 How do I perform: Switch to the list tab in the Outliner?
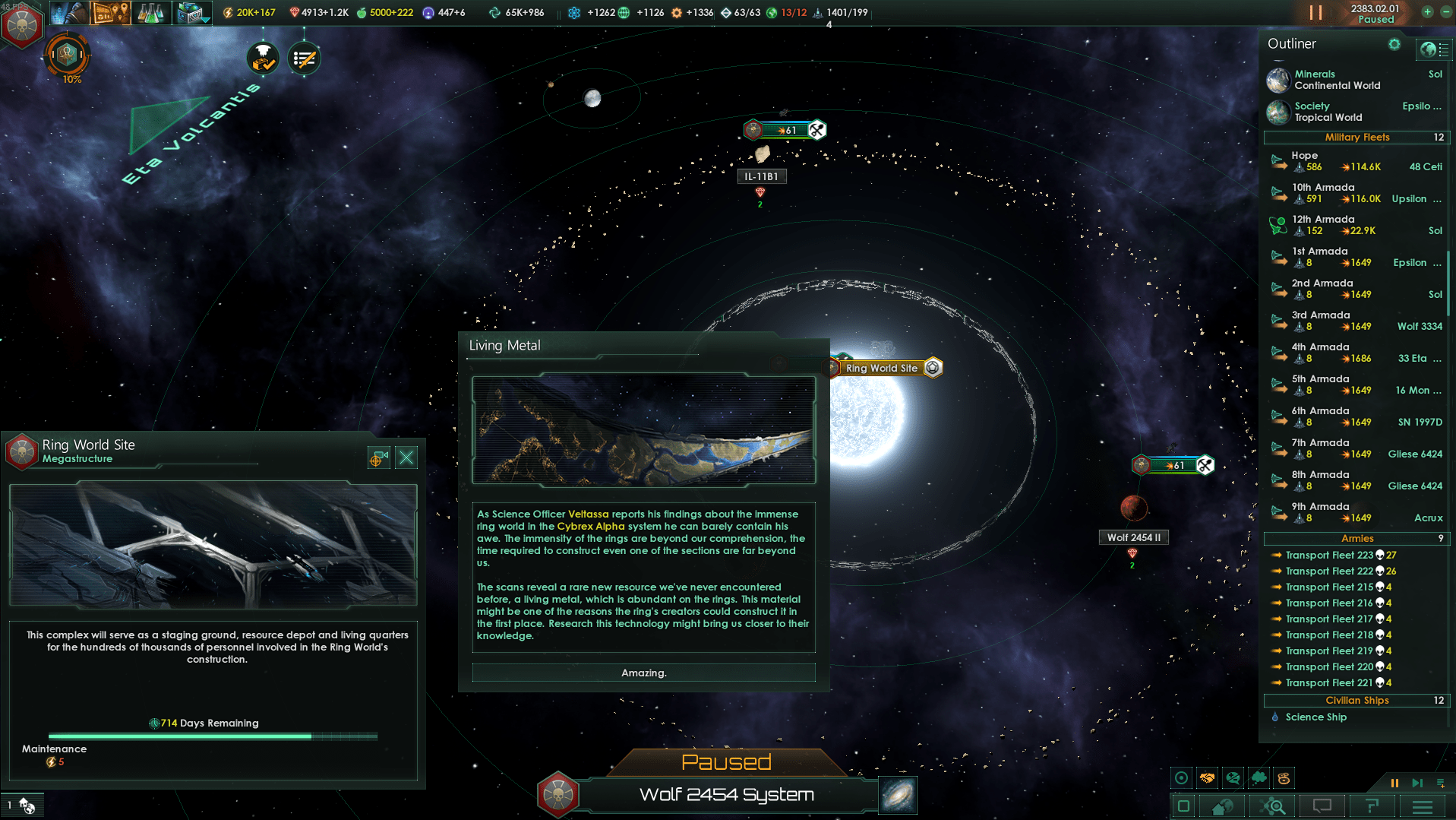(x=1444, y=49)
